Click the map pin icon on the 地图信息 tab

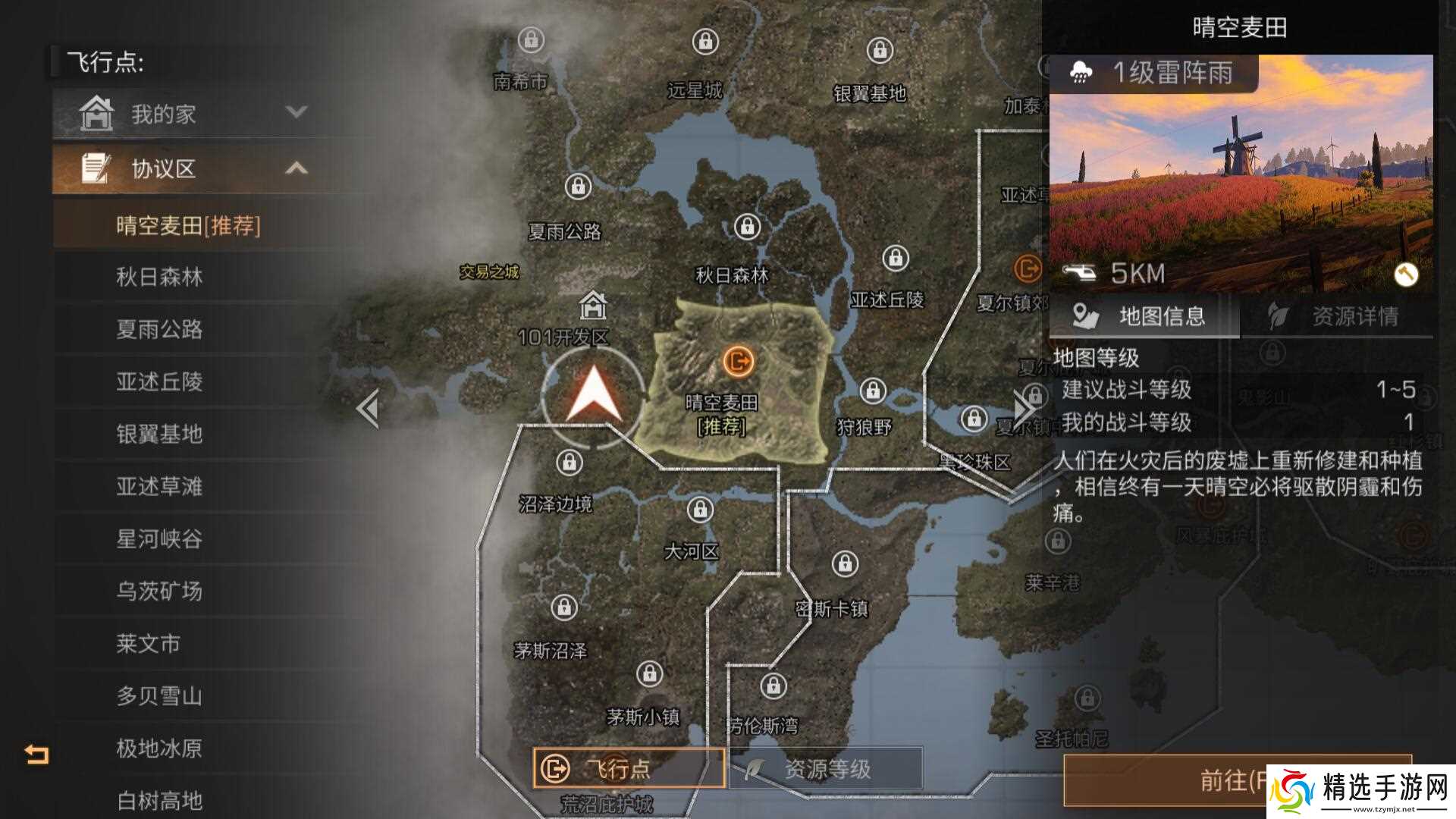(x=1083, y=315)
